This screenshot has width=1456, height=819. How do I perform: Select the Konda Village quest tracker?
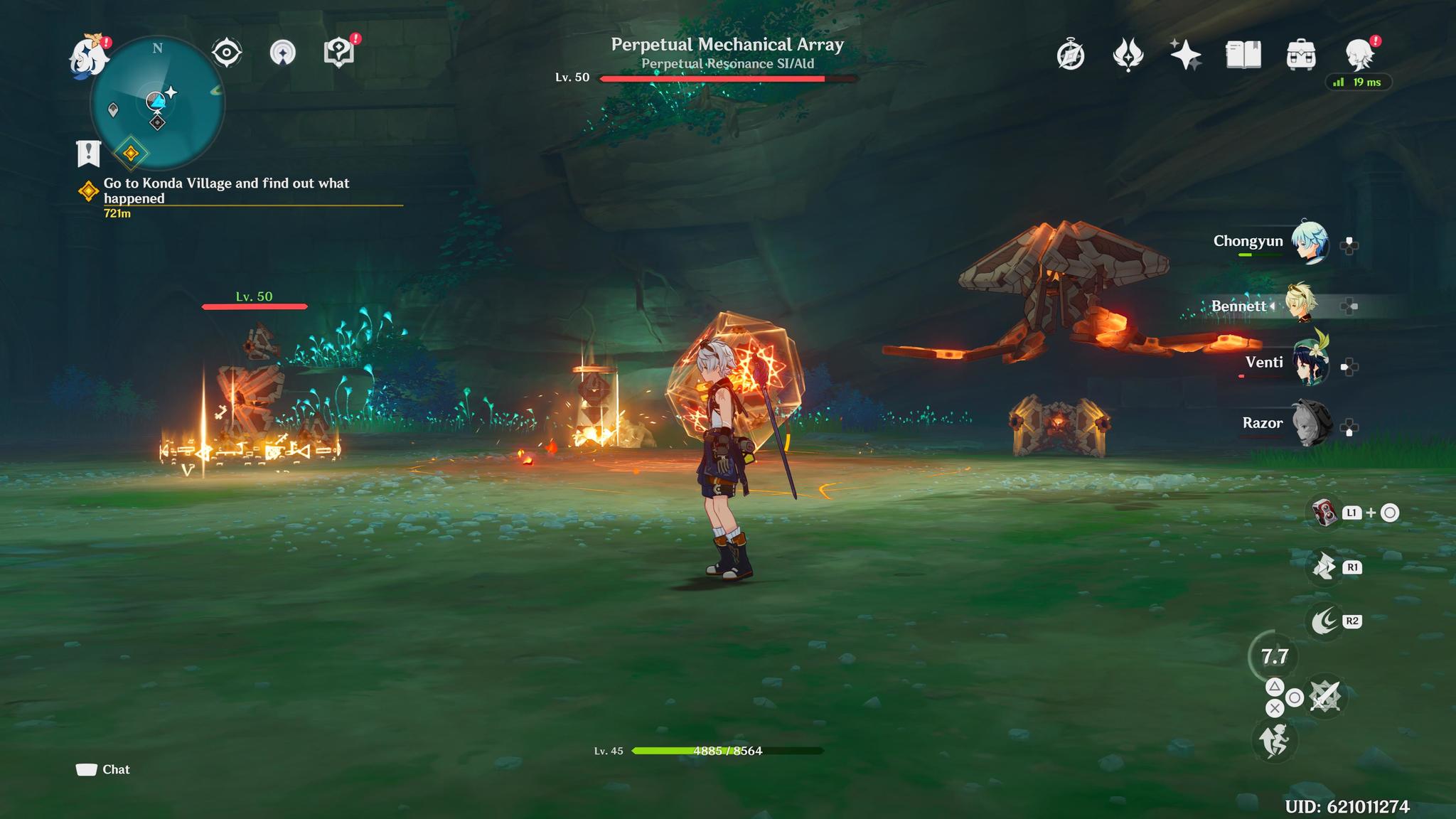226,191
